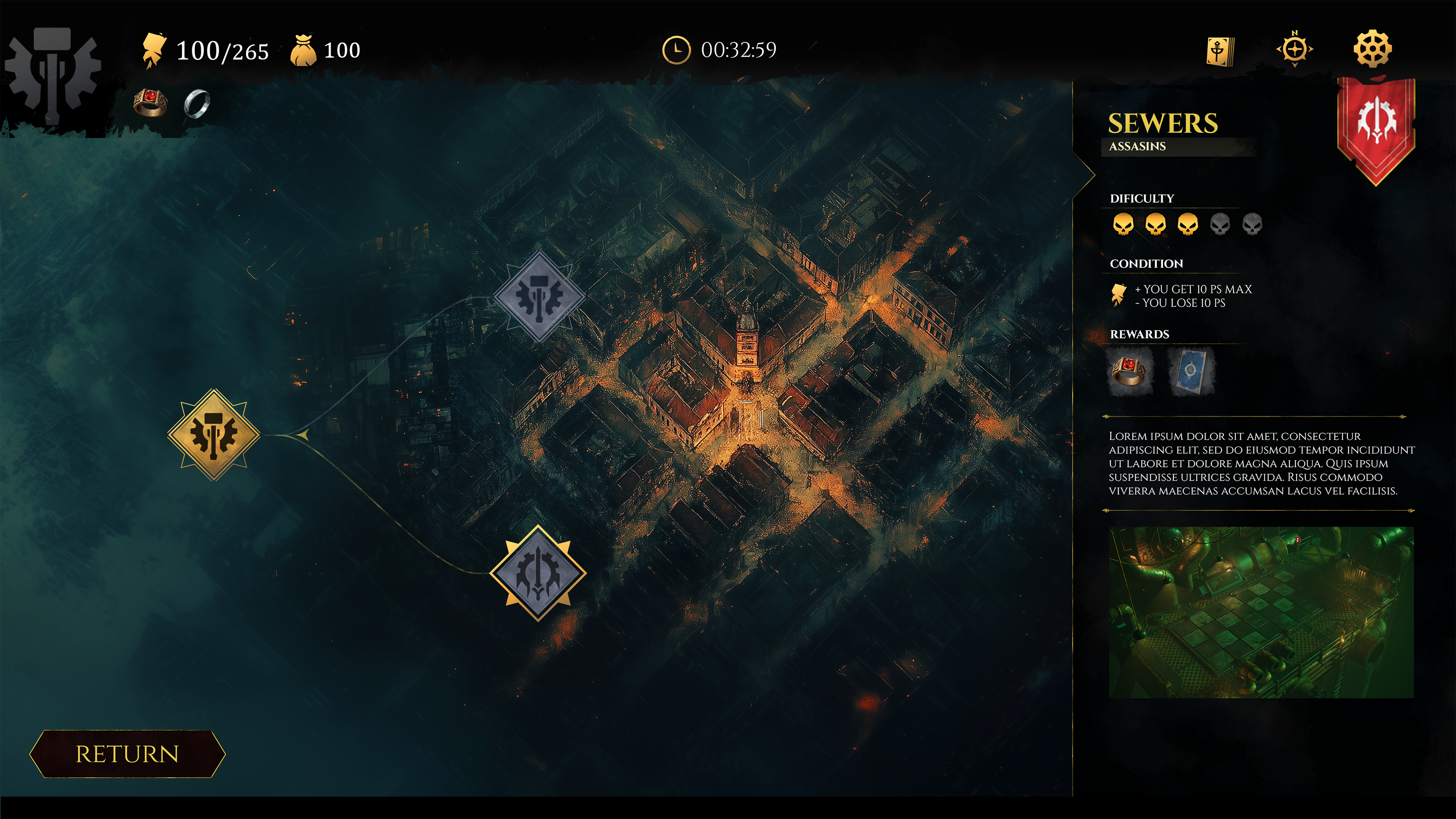Click the sewers preview thumbnail
Viewport: 1456px width, 819px height.
click(x=1261, y=612)
